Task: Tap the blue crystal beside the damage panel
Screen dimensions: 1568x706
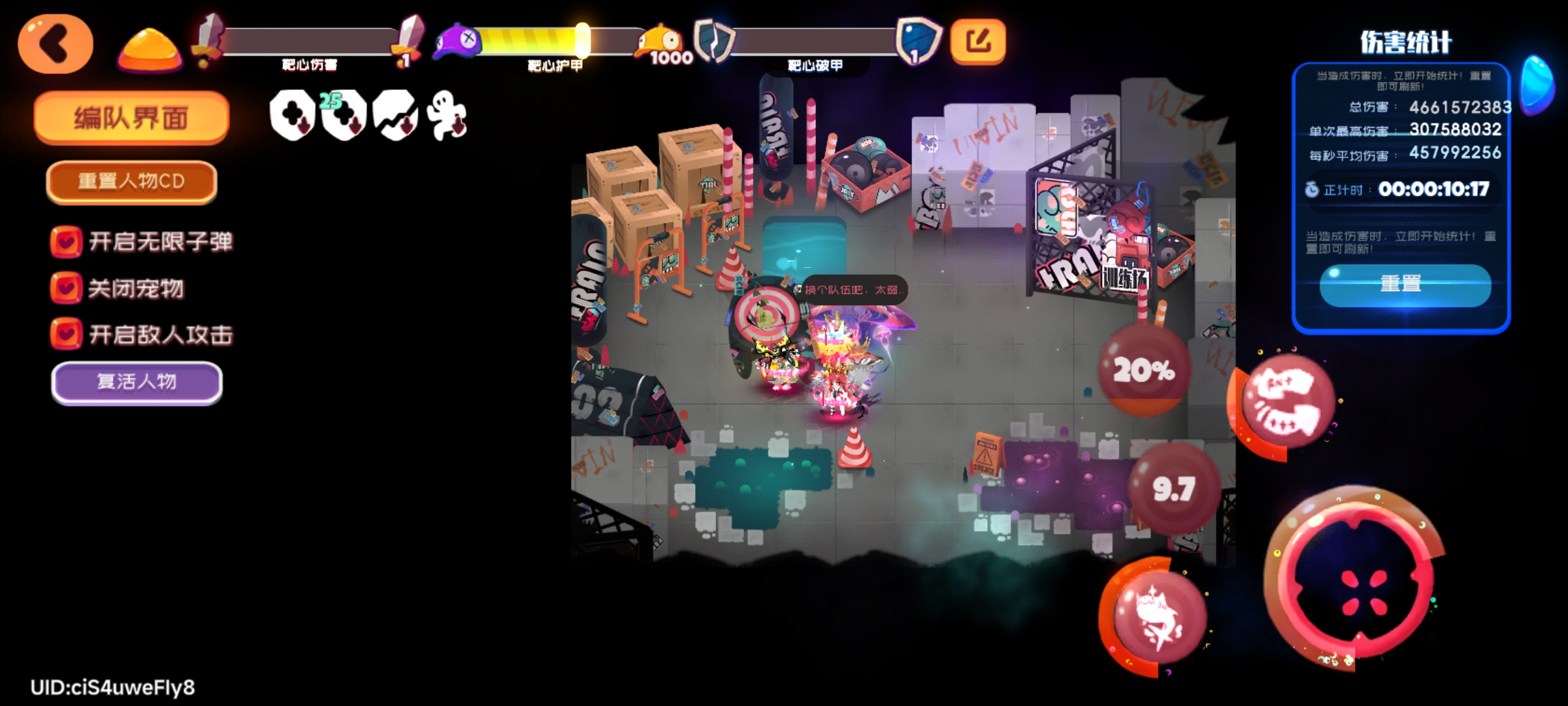Action: [x=1538, y=85]
